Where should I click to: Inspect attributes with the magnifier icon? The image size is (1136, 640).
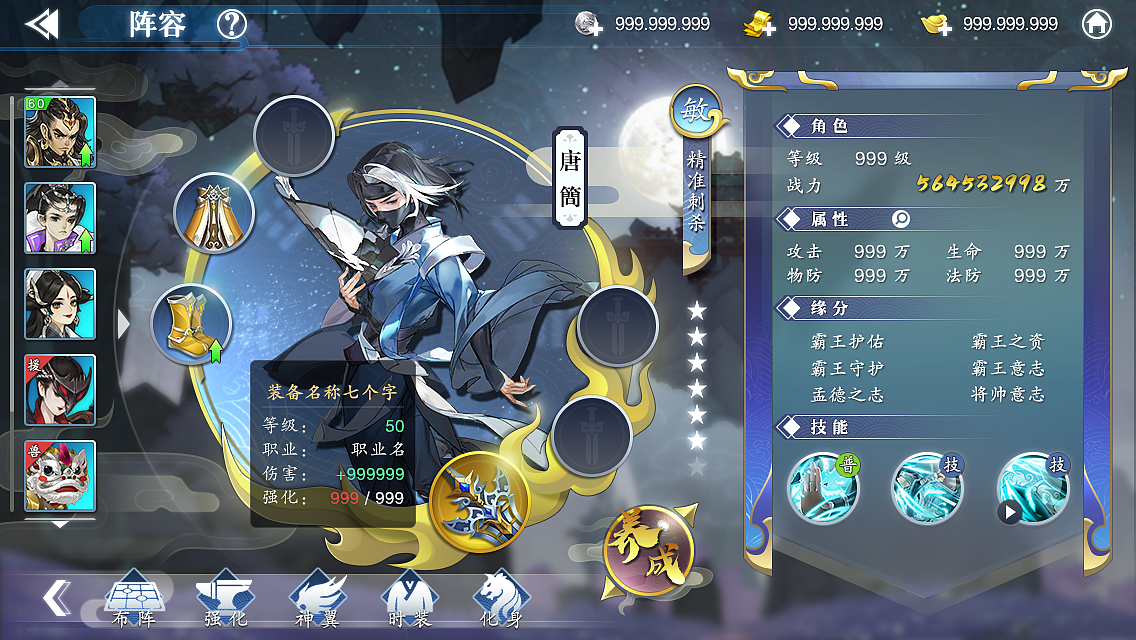tap(901, 219)
